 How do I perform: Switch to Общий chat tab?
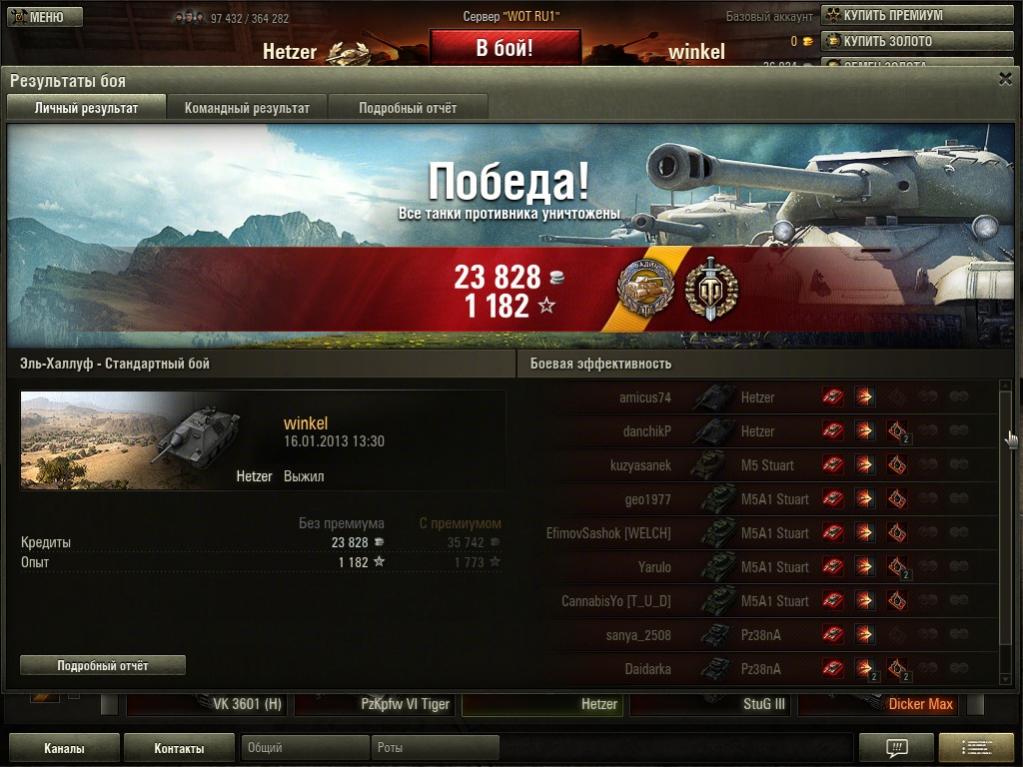point(305,748)
